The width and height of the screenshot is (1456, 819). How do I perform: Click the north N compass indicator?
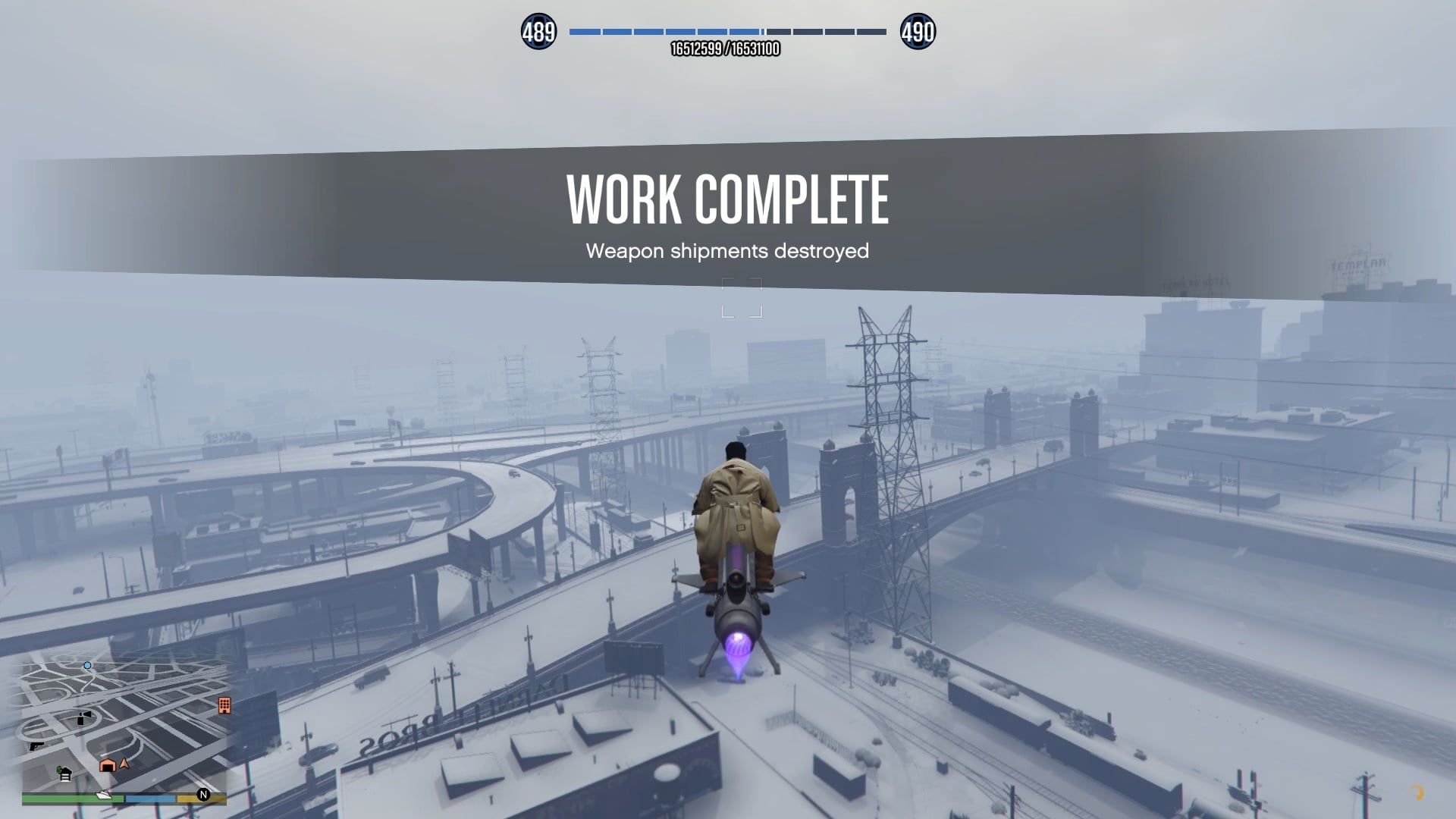[202, 795]
